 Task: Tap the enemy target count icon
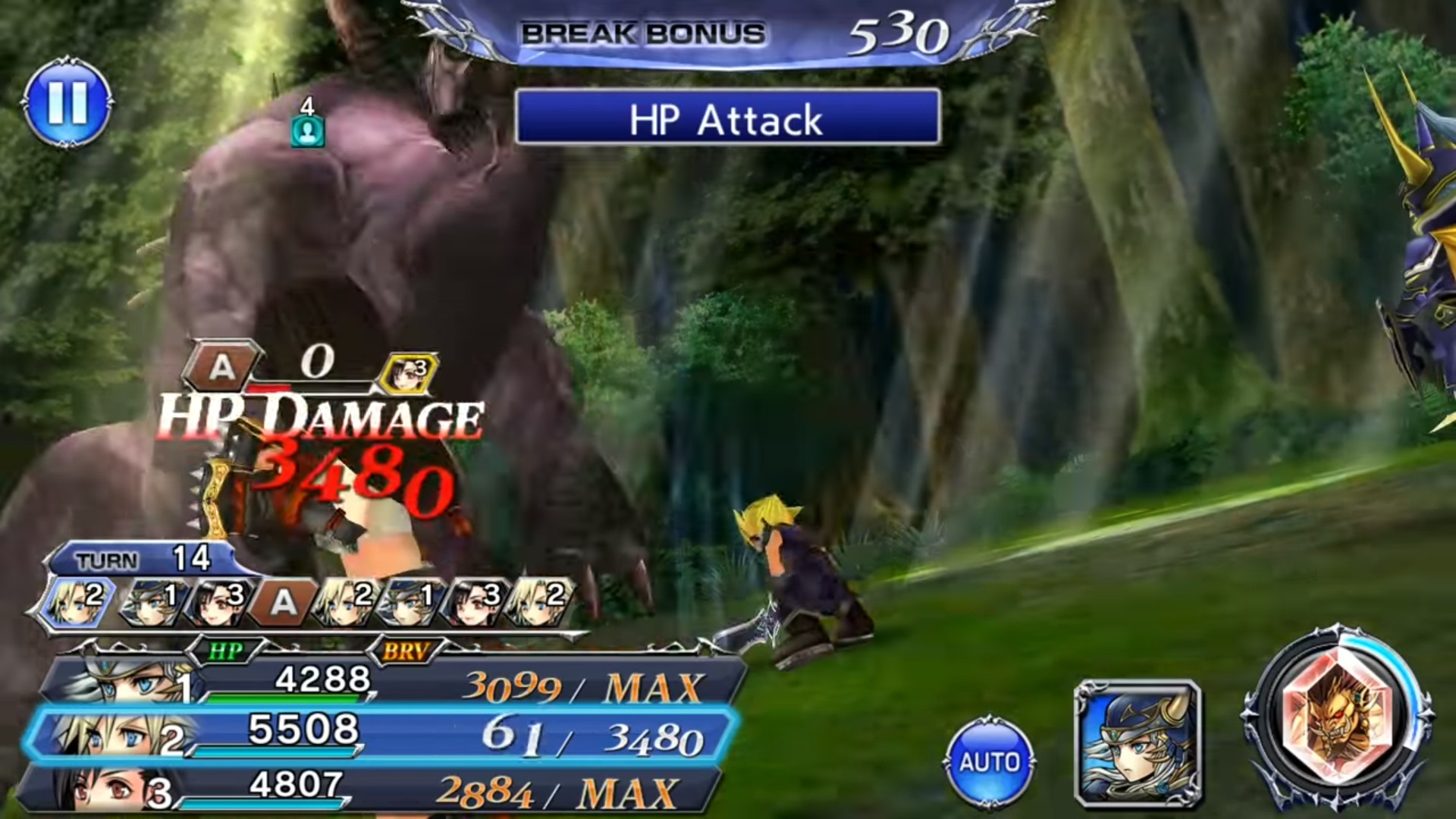(x=307, y=131)
